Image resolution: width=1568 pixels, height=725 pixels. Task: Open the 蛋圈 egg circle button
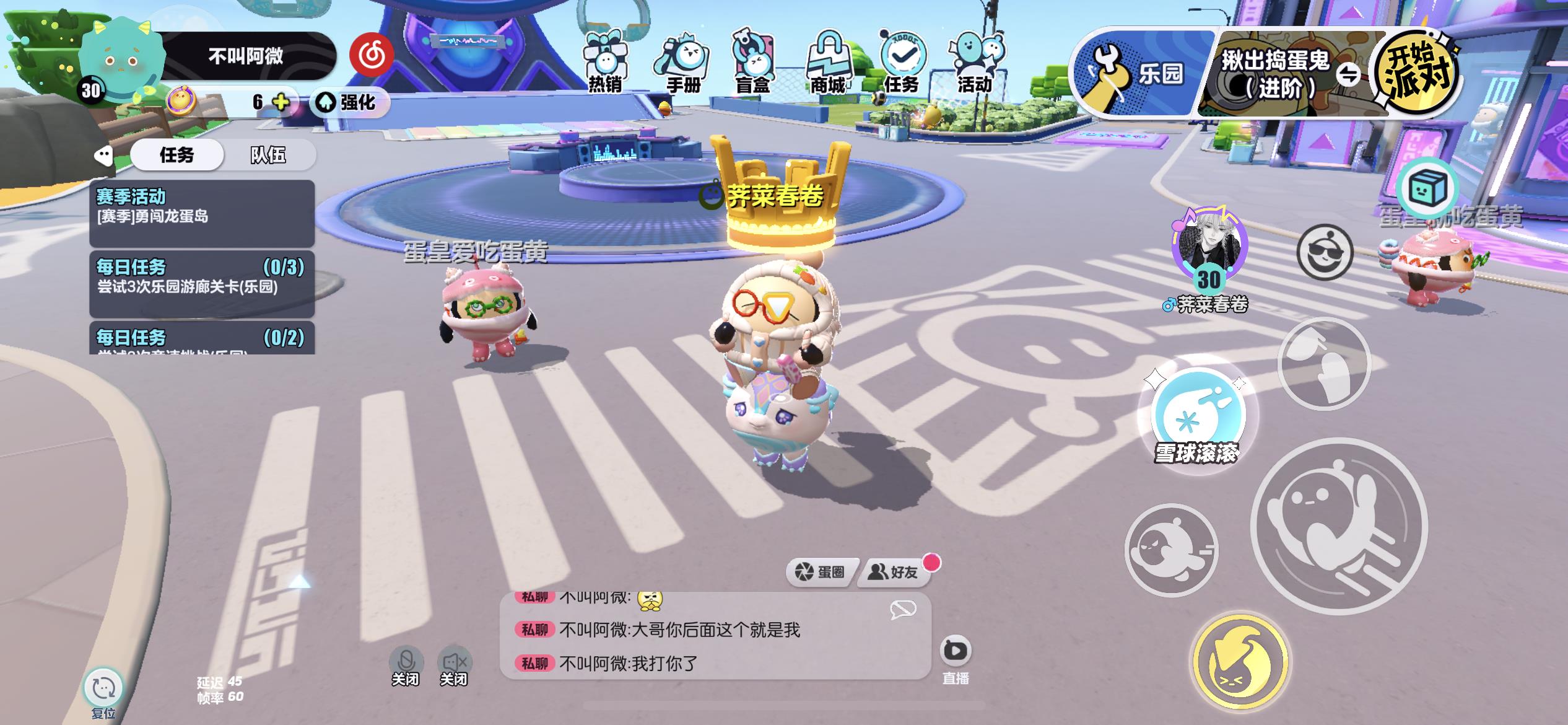coord(821,571)
